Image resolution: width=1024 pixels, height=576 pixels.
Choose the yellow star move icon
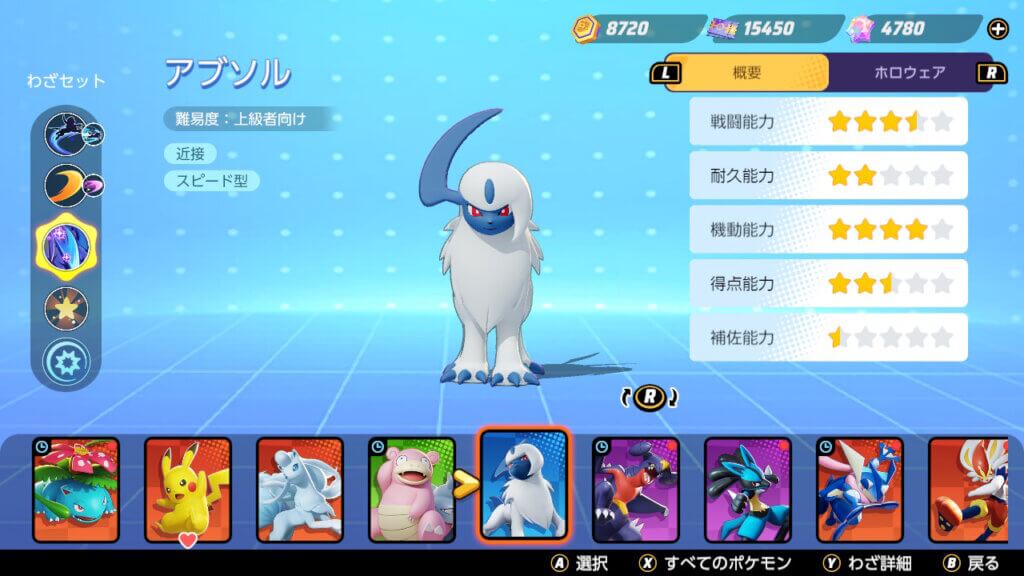click(x=66, y=307)
